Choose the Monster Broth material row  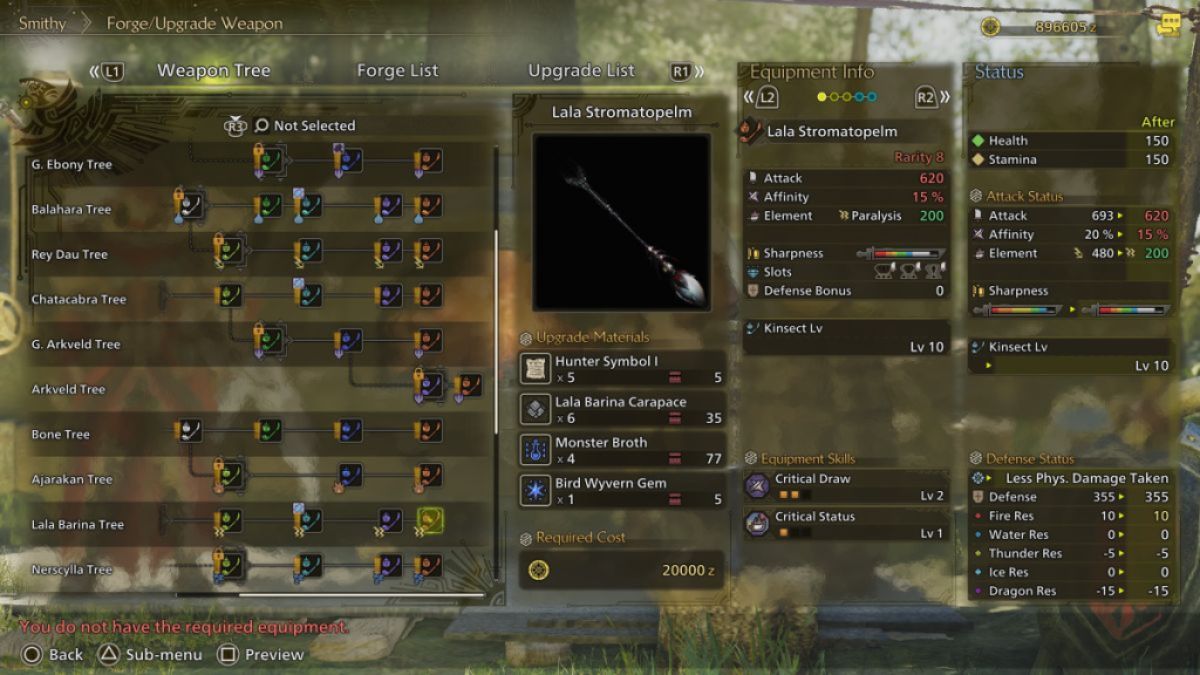pos(623,450)
